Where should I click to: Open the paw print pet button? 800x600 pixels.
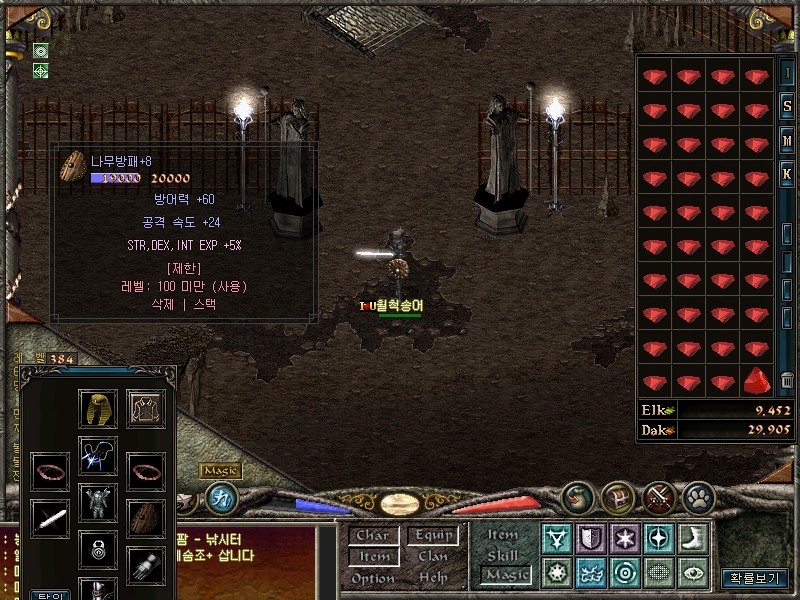(x=699, y=497)
